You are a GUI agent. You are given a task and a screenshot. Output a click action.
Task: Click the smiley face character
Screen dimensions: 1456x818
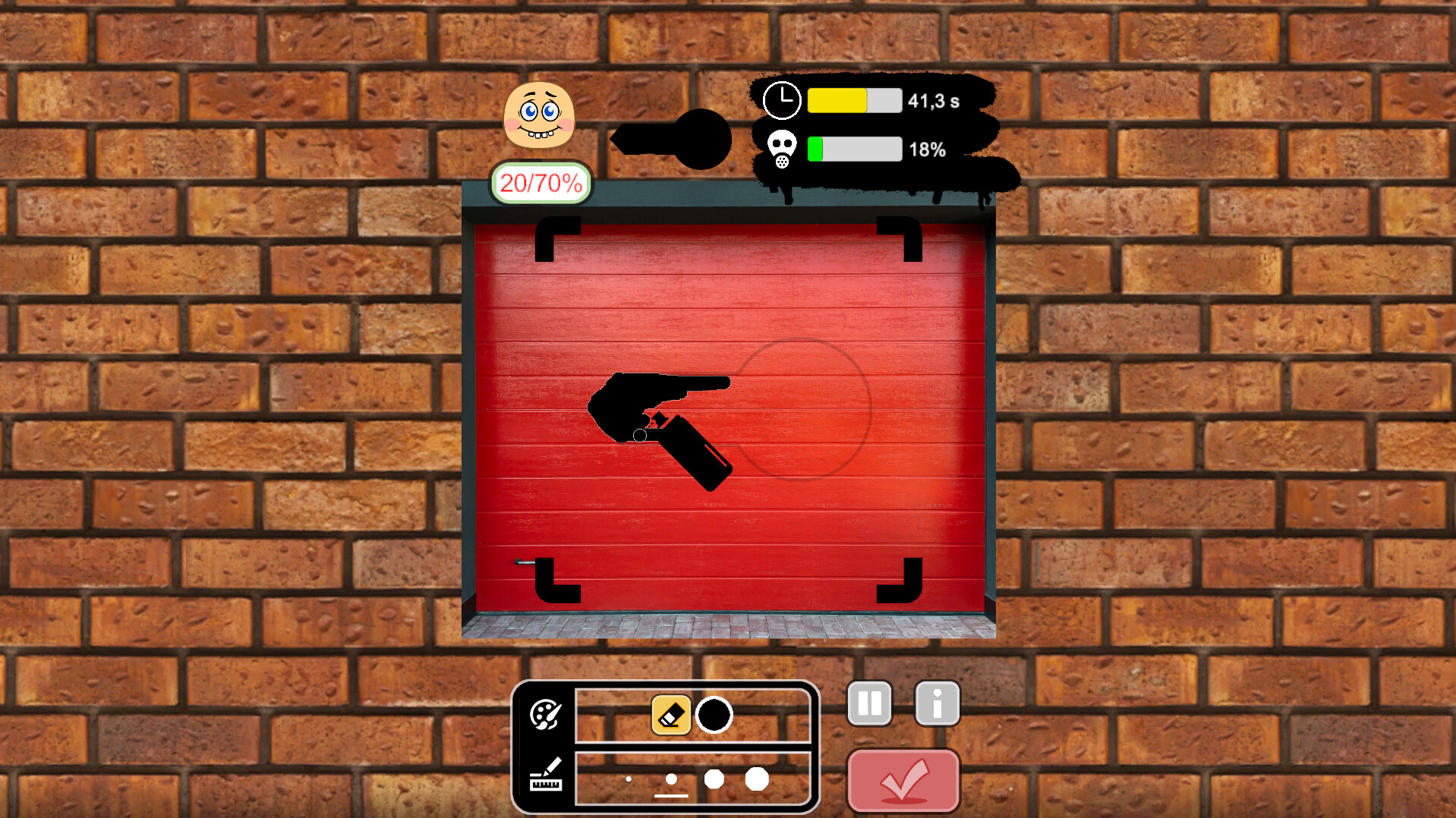click(539, 115)
